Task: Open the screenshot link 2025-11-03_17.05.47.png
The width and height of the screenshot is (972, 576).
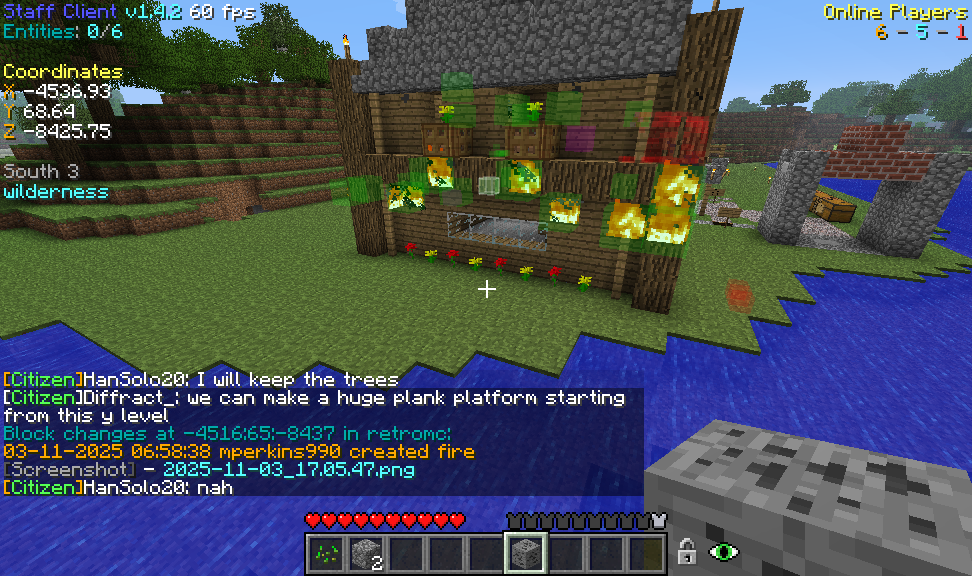Action: tap(288, 469)
